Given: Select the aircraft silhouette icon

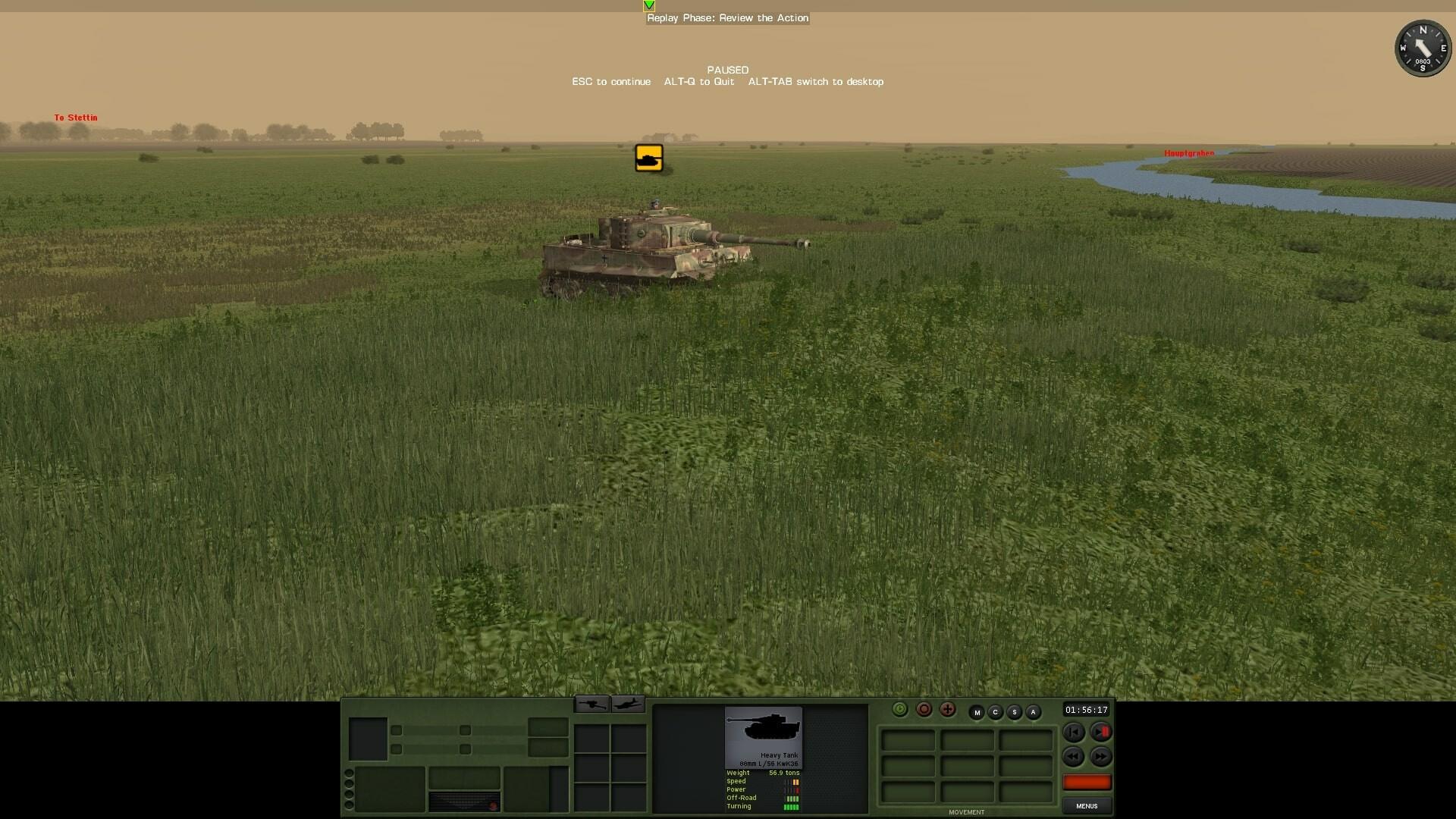Looking at the screenshot, I should pyautogui.click(x=629, y=702).
